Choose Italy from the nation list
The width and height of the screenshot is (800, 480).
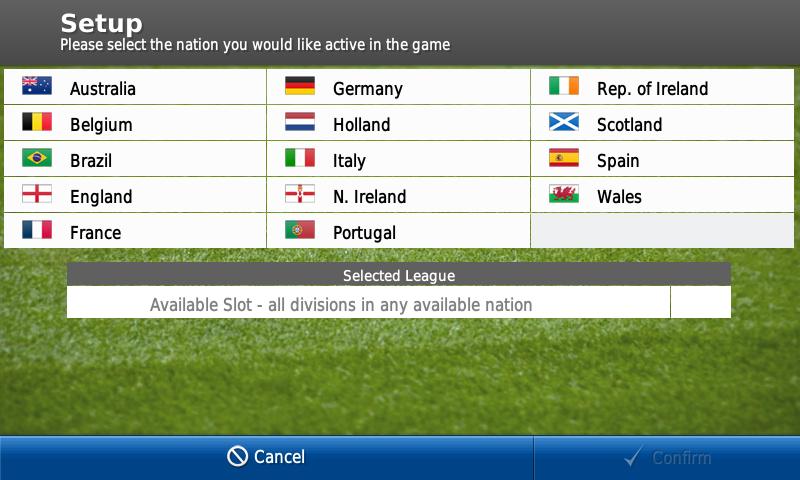pos(398,160)
